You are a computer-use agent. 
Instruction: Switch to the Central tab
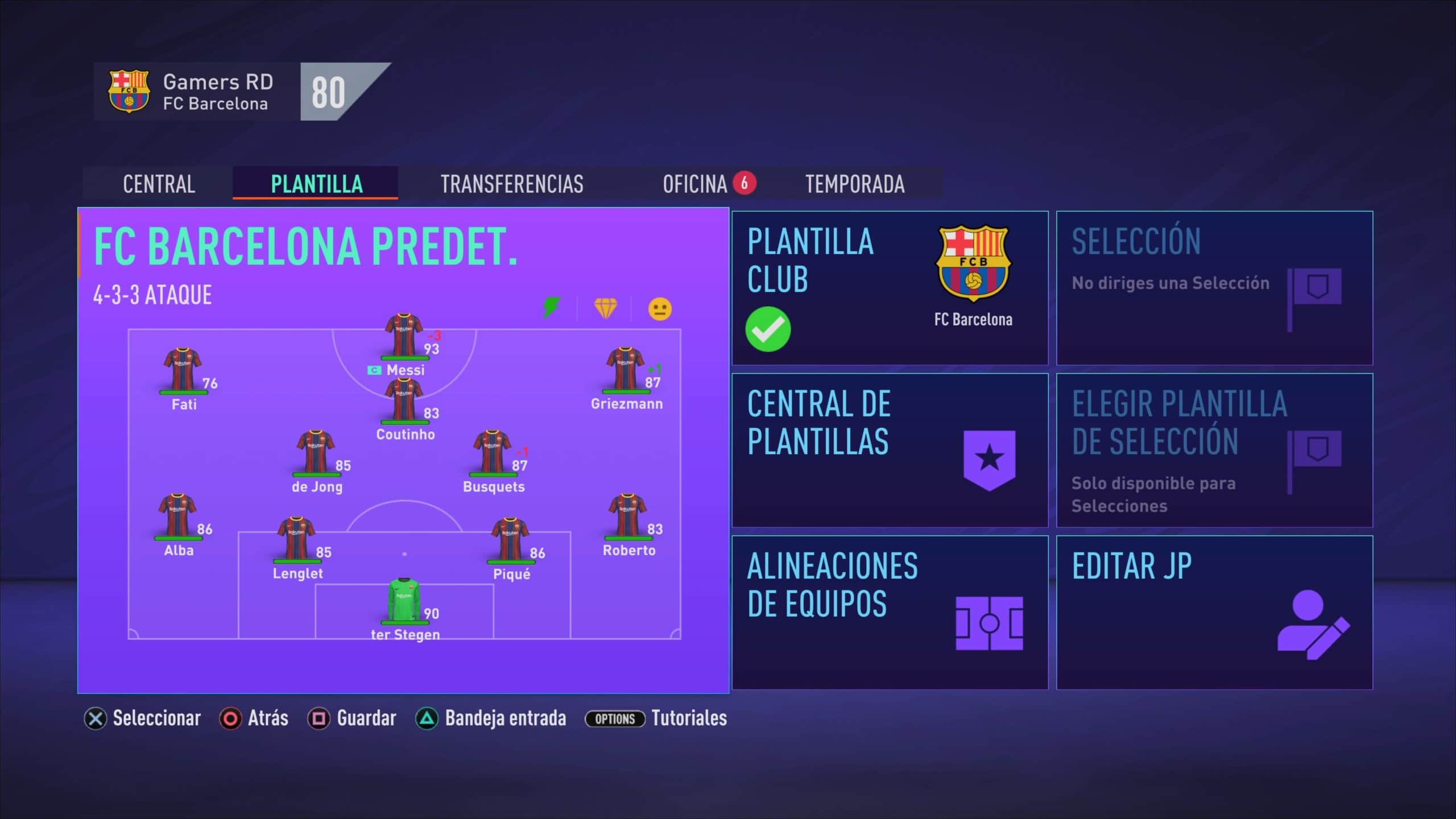(159, 184)
